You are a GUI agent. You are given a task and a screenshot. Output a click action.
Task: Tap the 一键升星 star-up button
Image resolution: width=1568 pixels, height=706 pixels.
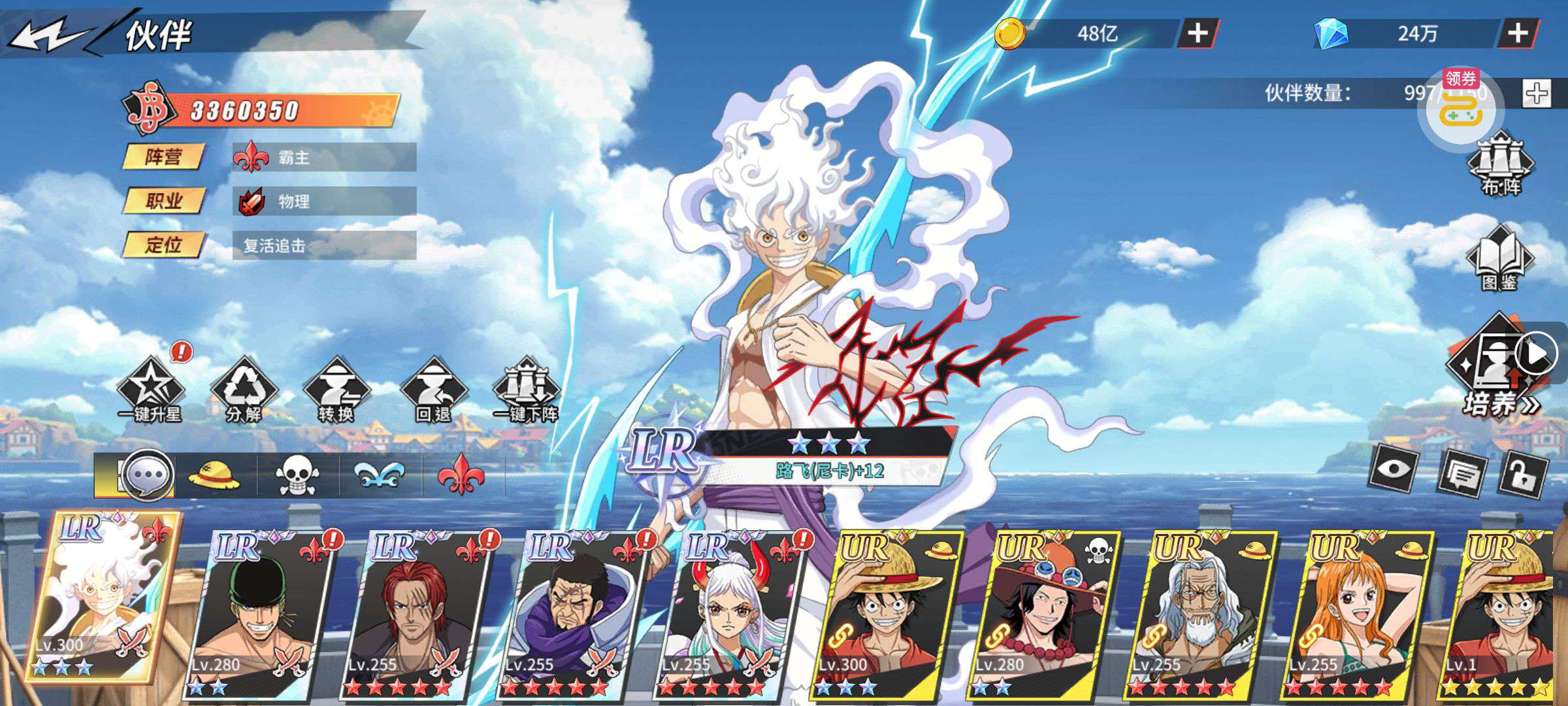pyautogui.click(x=150, y=390)
